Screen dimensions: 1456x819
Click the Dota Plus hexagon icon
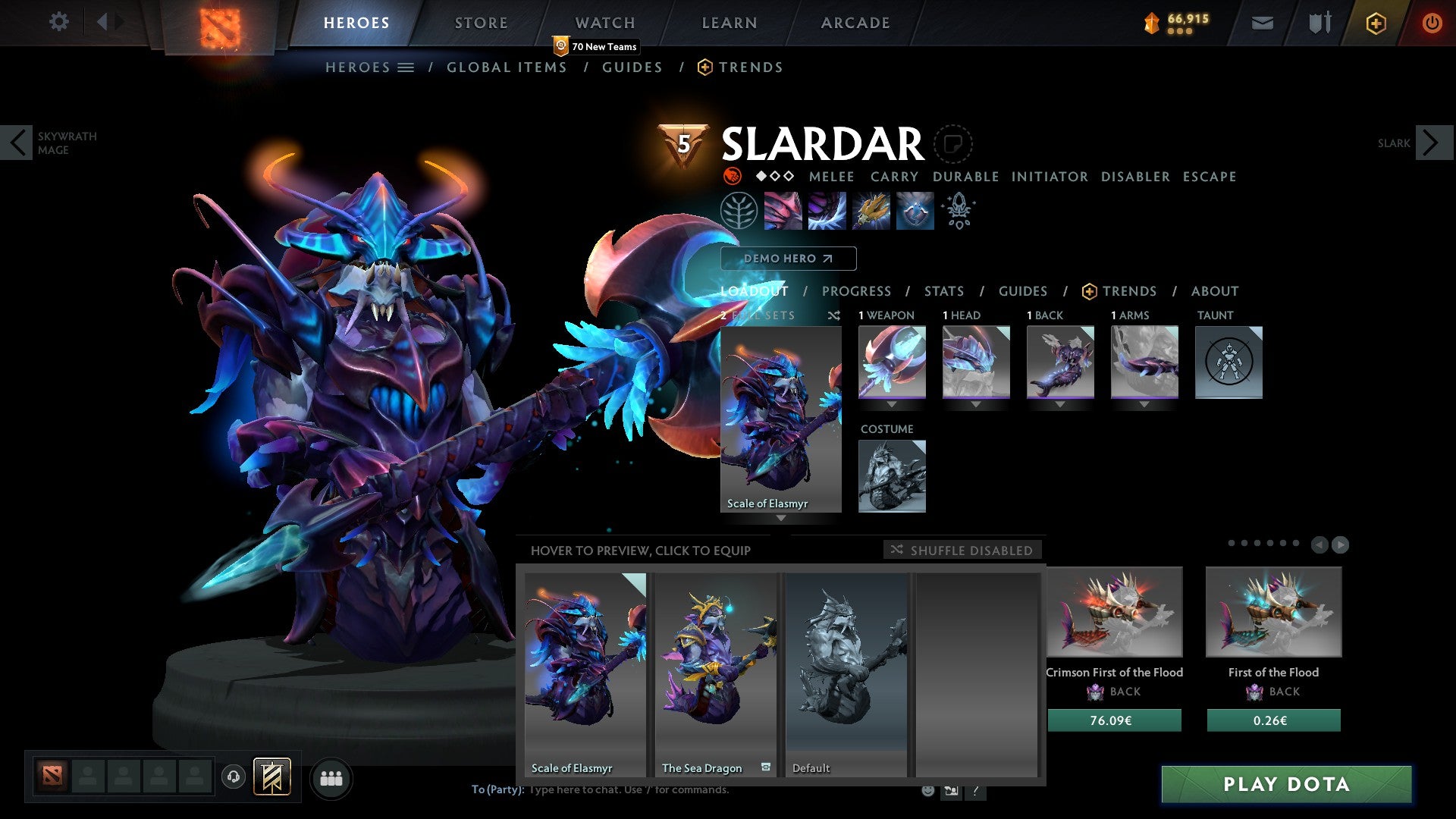(x=1376, y=23)
